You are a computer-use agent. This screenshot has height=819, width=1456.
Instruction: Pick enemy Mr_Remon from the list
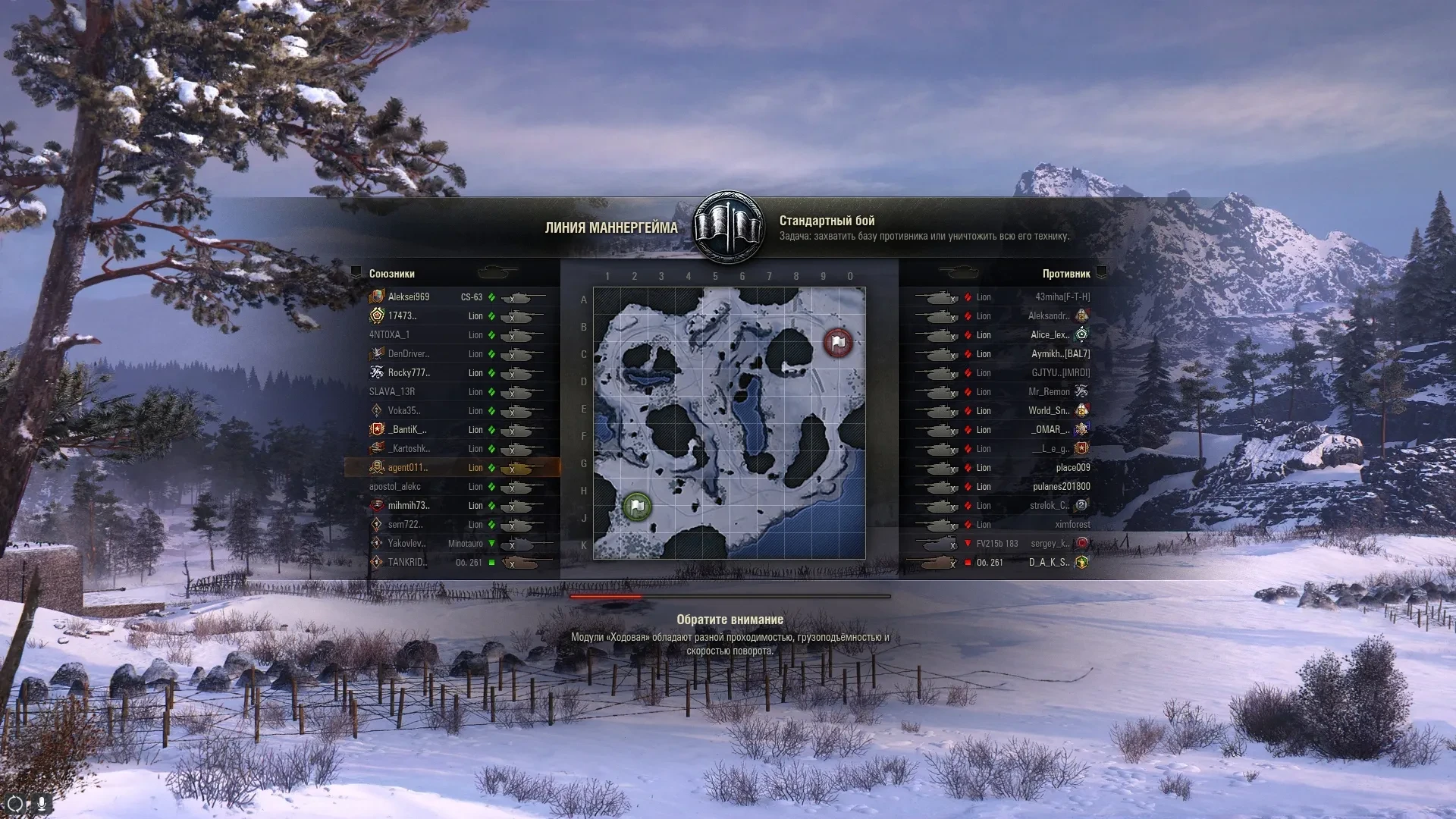tap(1049, 392)
